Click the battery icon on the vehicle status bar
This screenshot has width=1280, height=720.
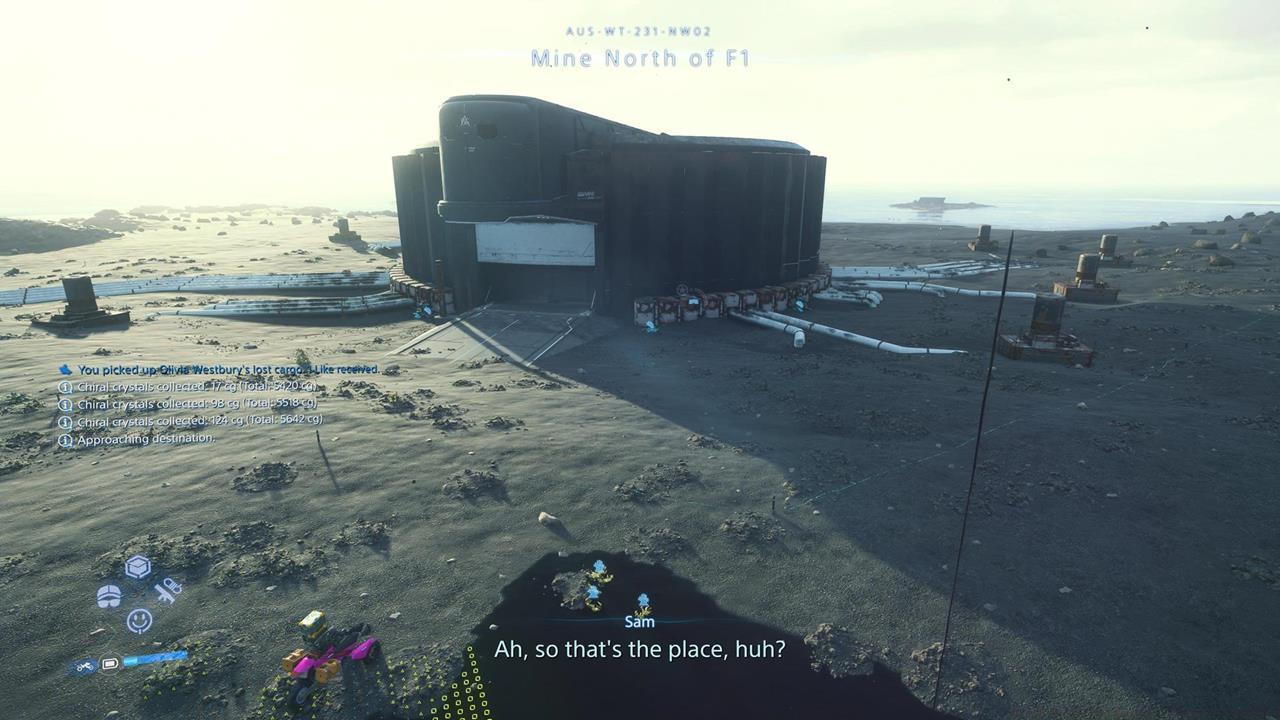pos(111,662)
